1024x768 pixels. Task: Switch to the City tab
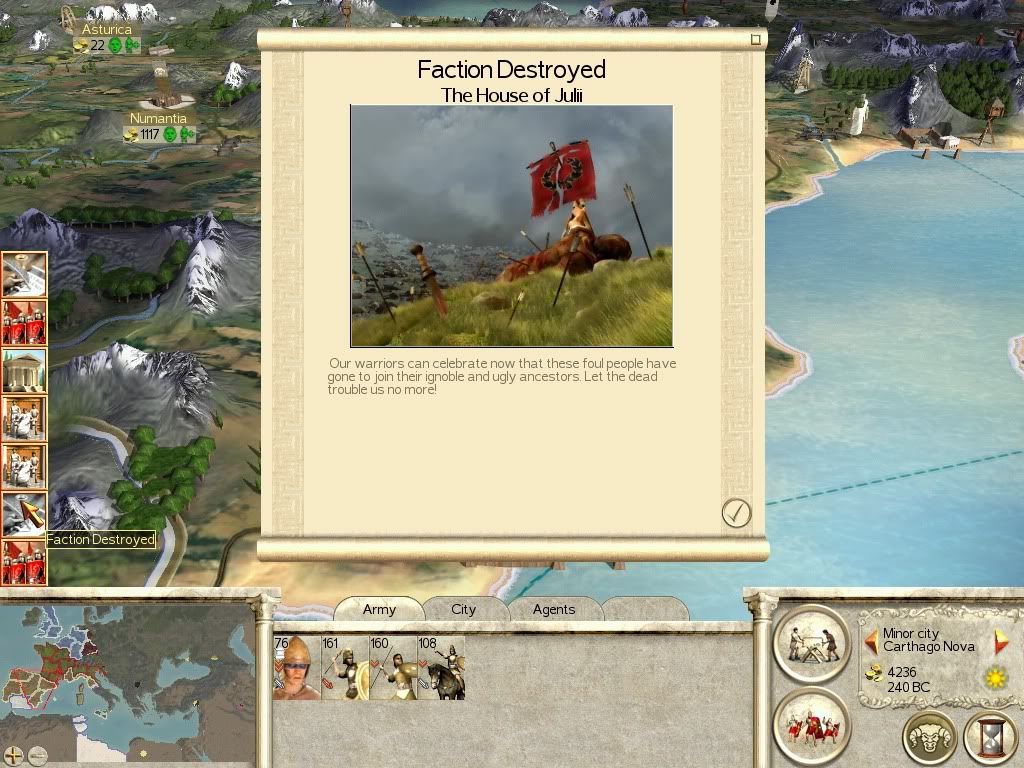(x=463, y=609)
